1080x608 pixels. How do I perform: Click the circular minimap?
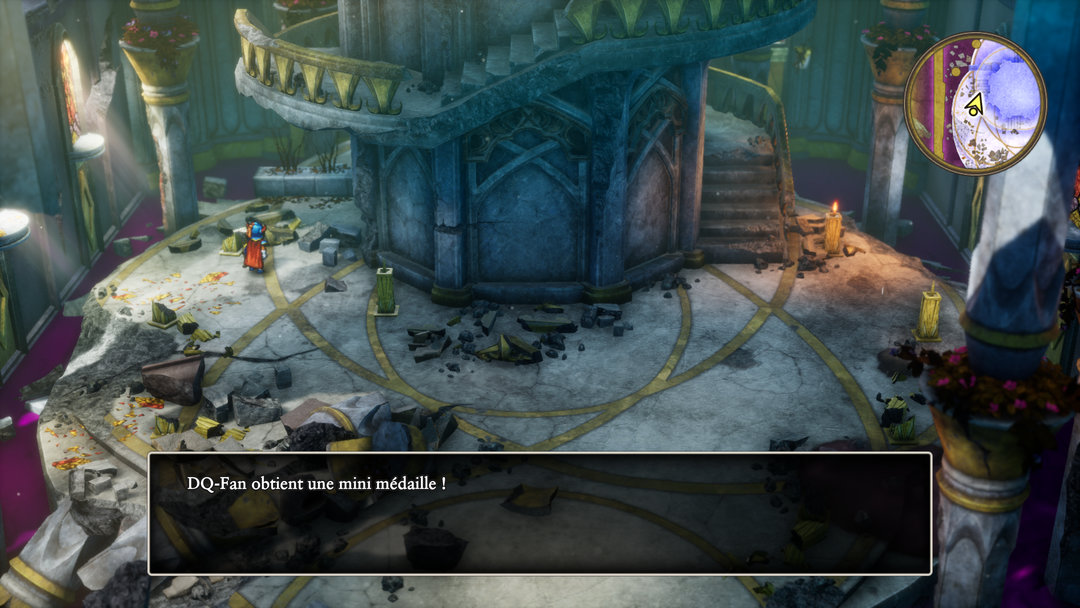point(975,103)
